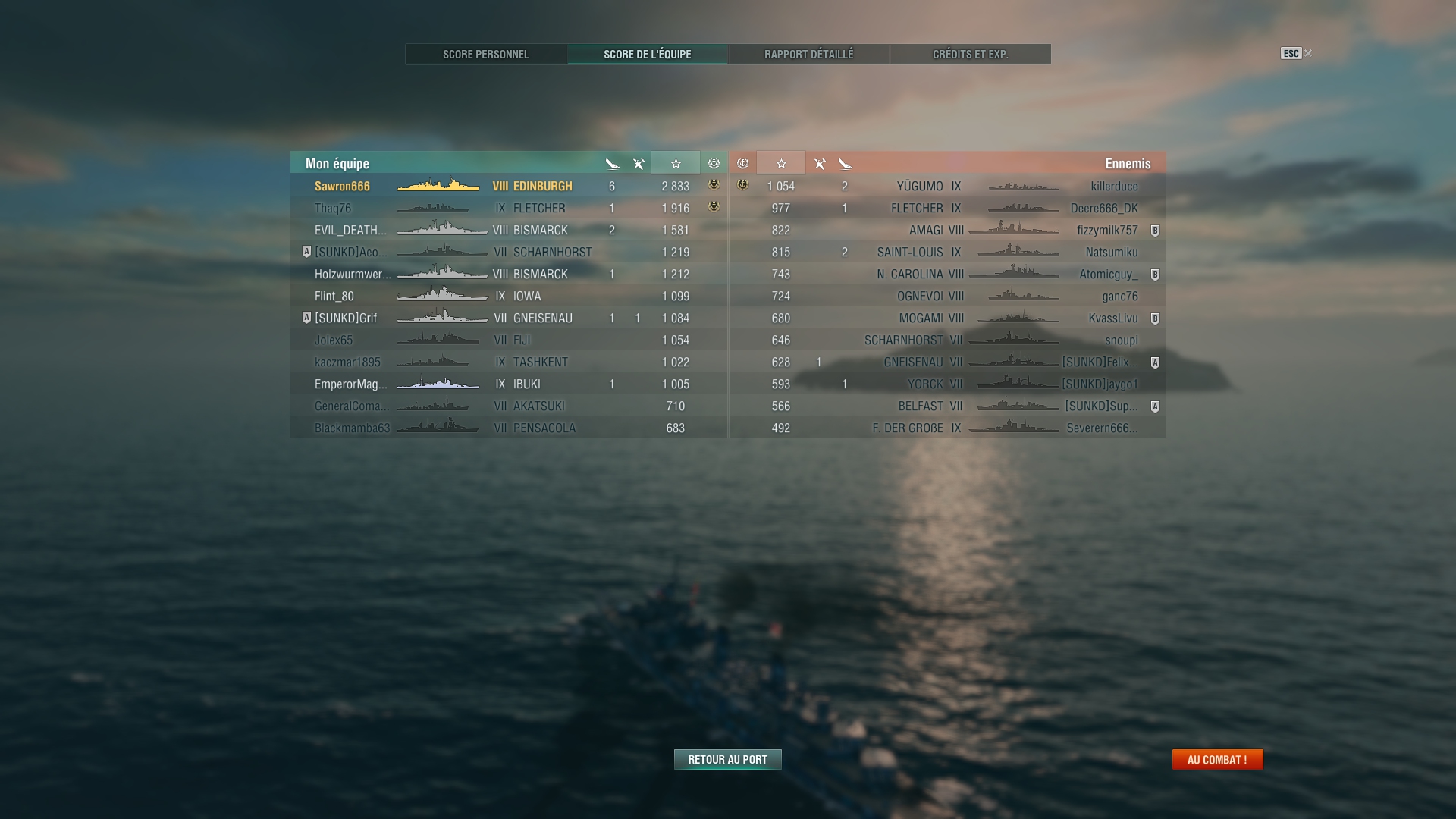The height and width of the screenshot is (819, 1456).
Task: Click the Retour au Port button
Action: click(x=727, y=760)
